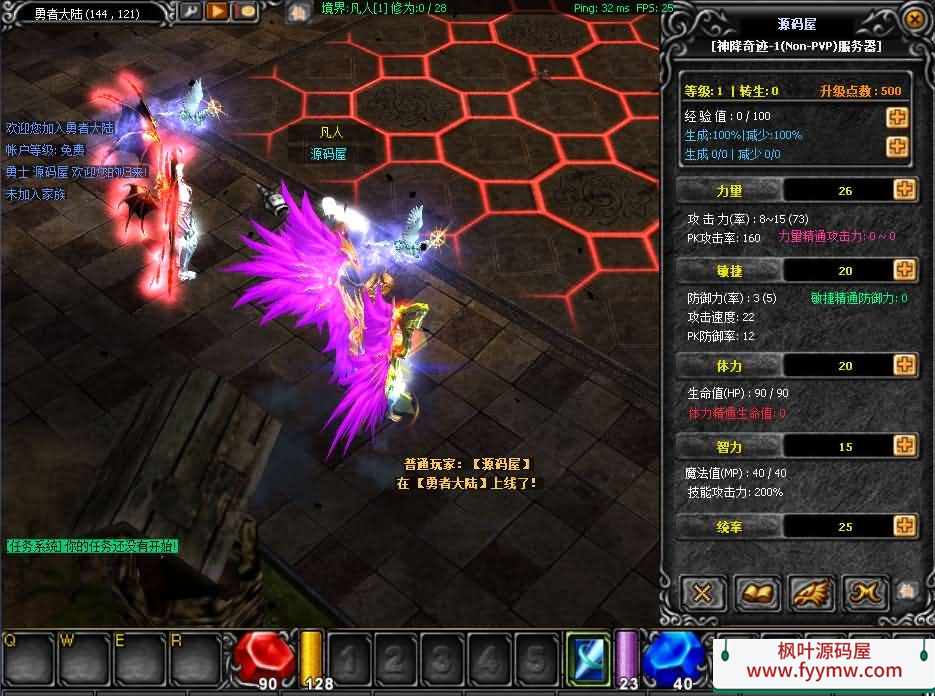This screenshot has width=935, height=696.
Task: Click the bottom X button in character panel
Action: pyautogui.click(x=703, y=593)
